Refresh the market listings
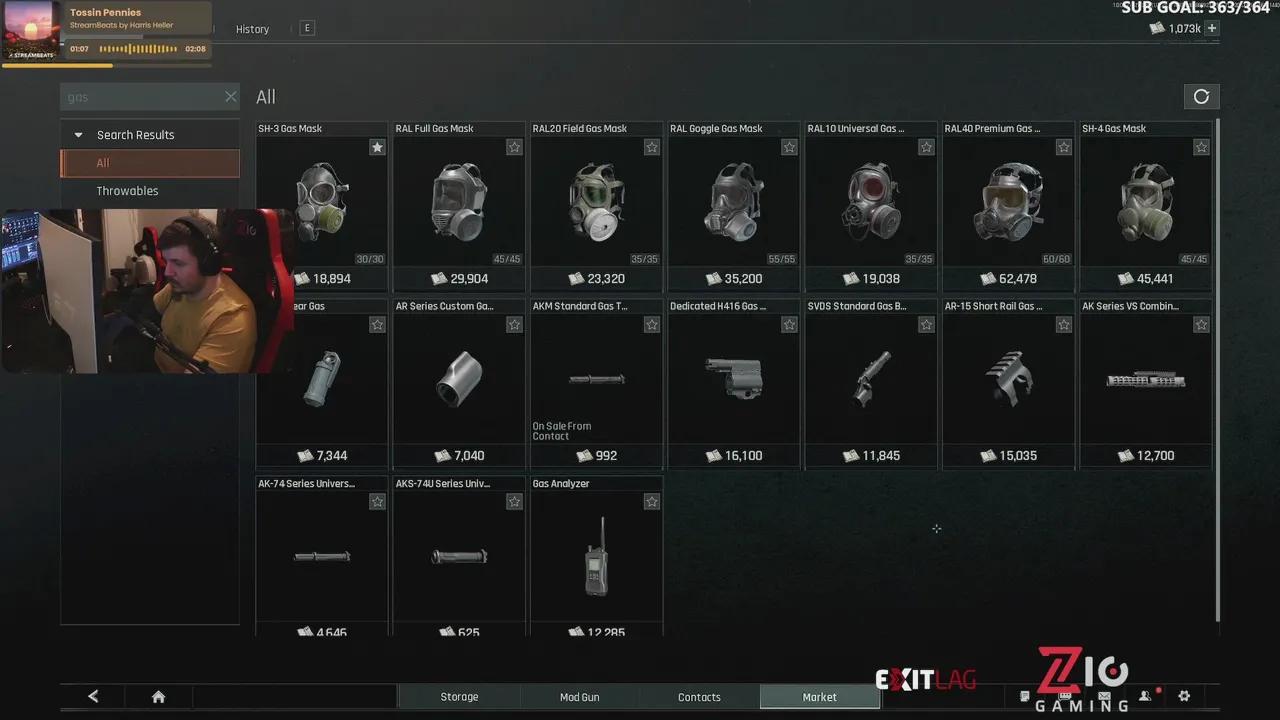The height and width of the screenshot is (720, 1280). 1201,97
